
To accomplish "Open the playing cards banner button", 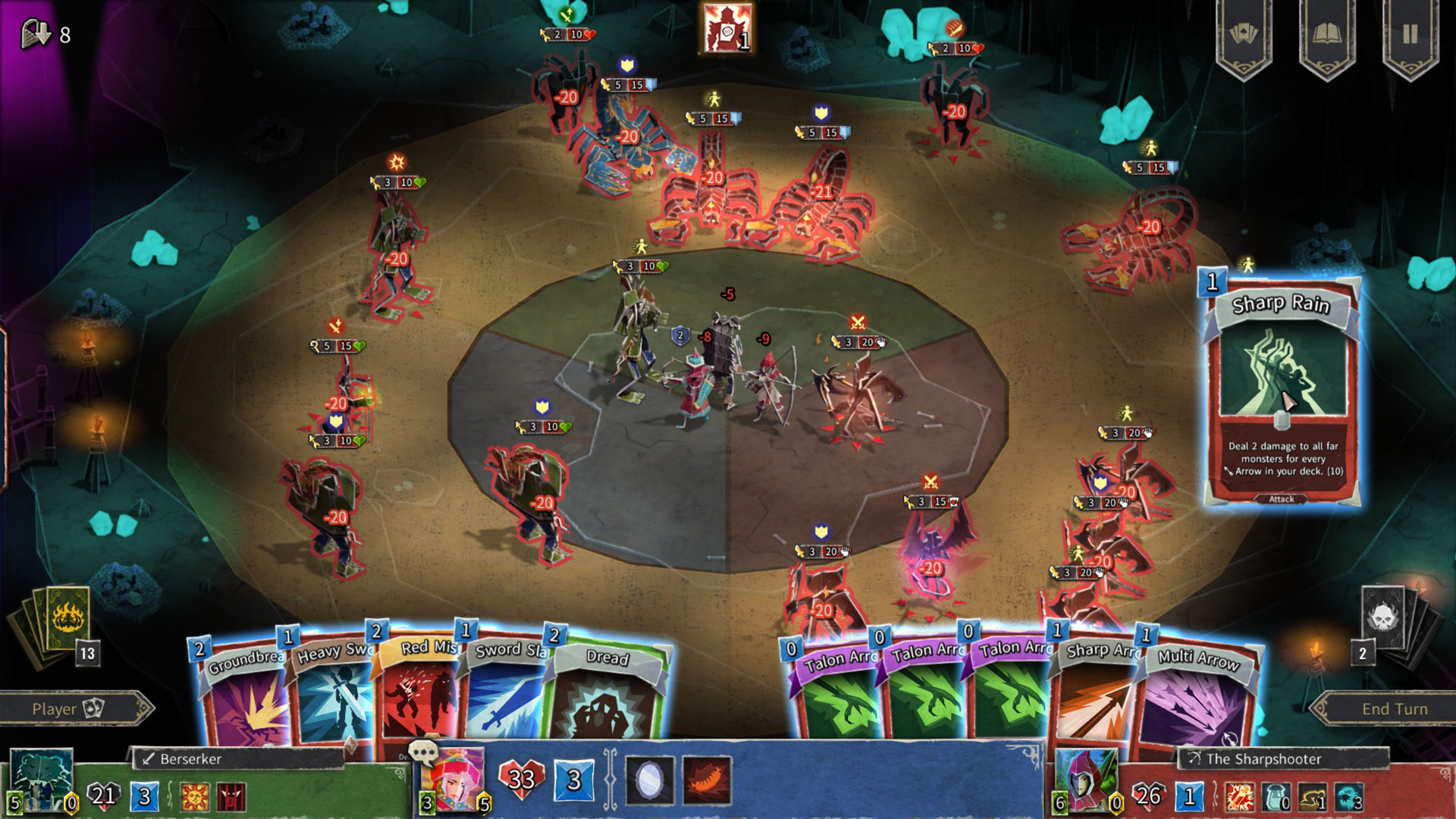I will click(x=1244, y=35).
